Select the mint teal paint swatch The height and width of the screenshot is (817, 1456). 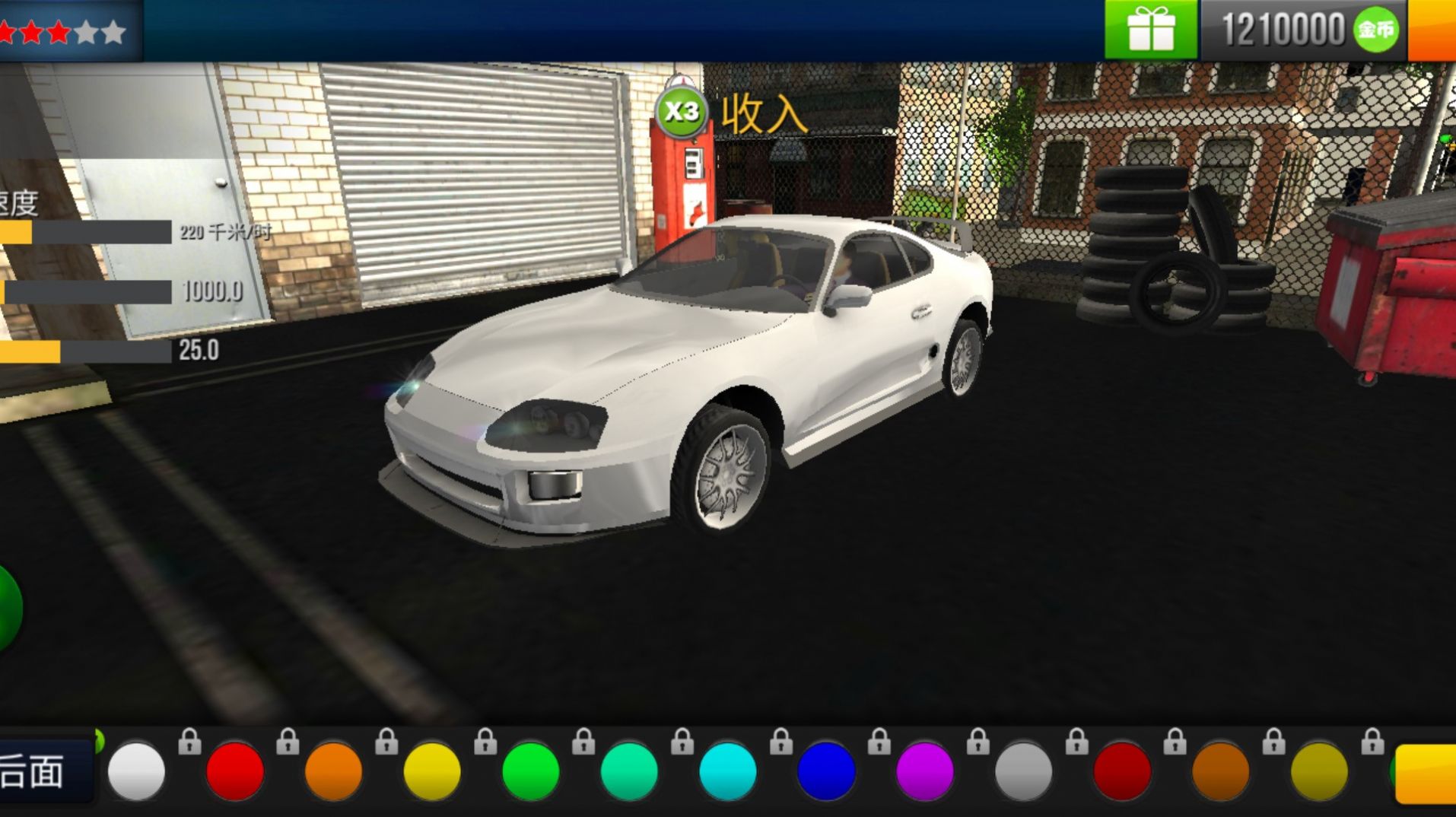tap(629, 771)
